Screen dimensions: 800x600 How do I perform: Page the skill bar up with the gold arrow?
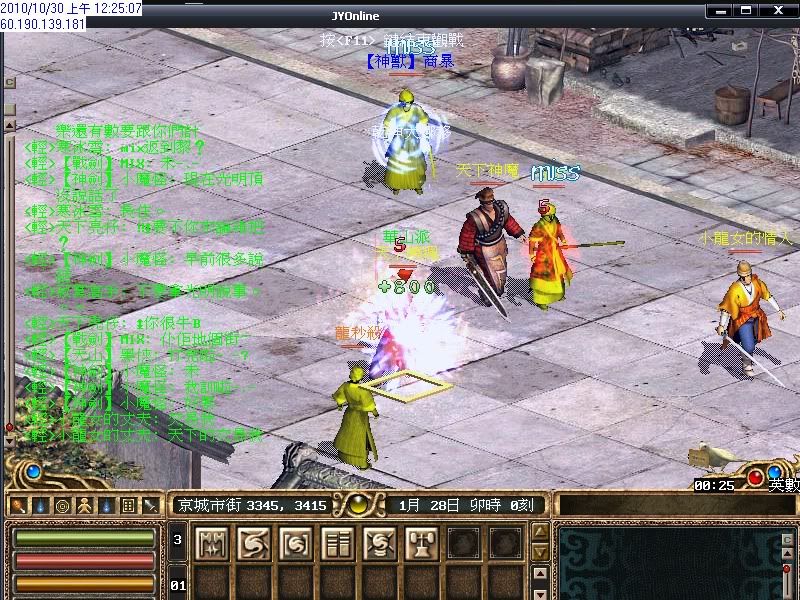[x=539, y=532]
